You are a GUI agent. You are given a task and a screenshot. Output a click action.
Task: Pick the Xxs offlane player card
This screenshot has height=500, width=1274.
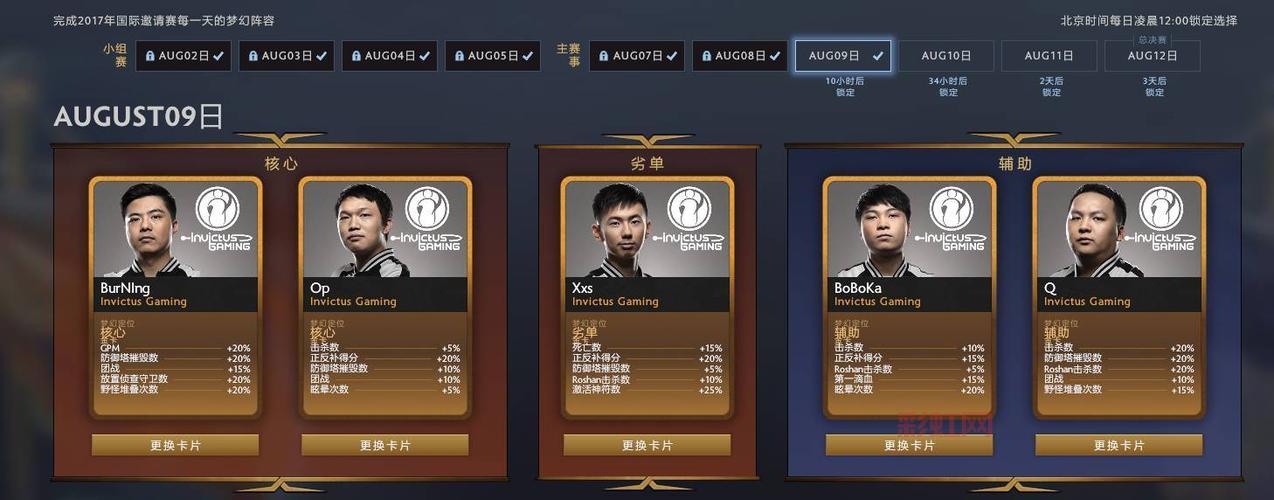pyautogui.click(x=647, y=297)
